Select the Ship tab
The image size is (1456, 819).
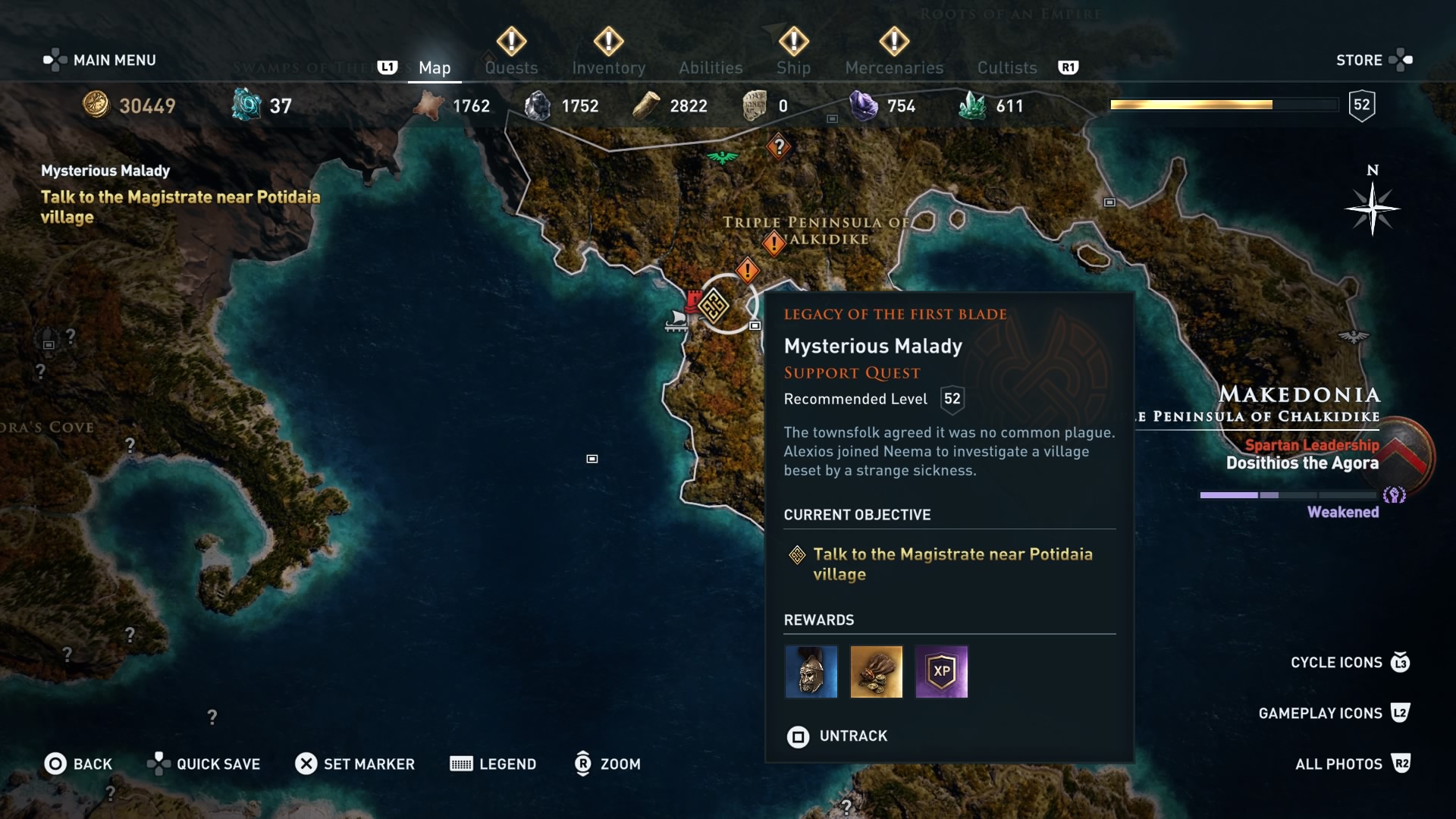(793, 67)
